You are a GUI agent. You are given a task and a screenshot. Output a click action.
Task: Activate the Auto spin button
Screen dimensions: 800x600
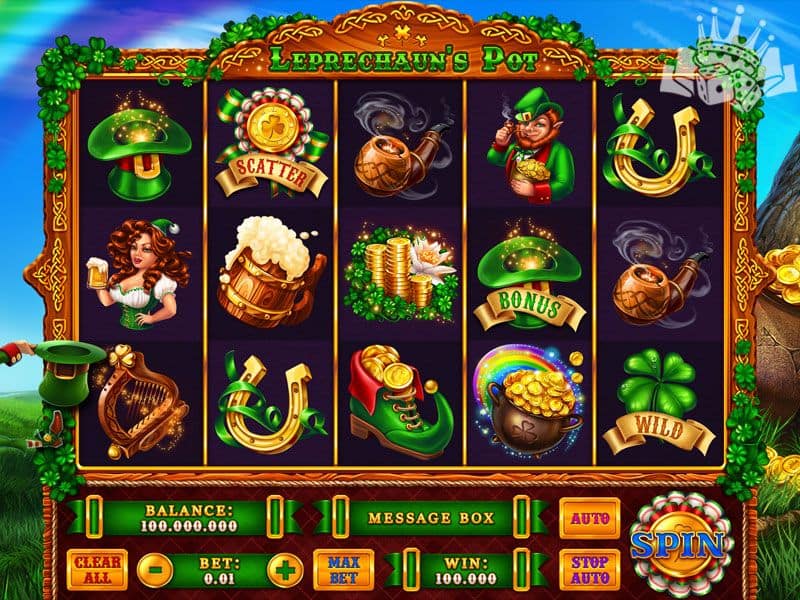pos(589,518)
